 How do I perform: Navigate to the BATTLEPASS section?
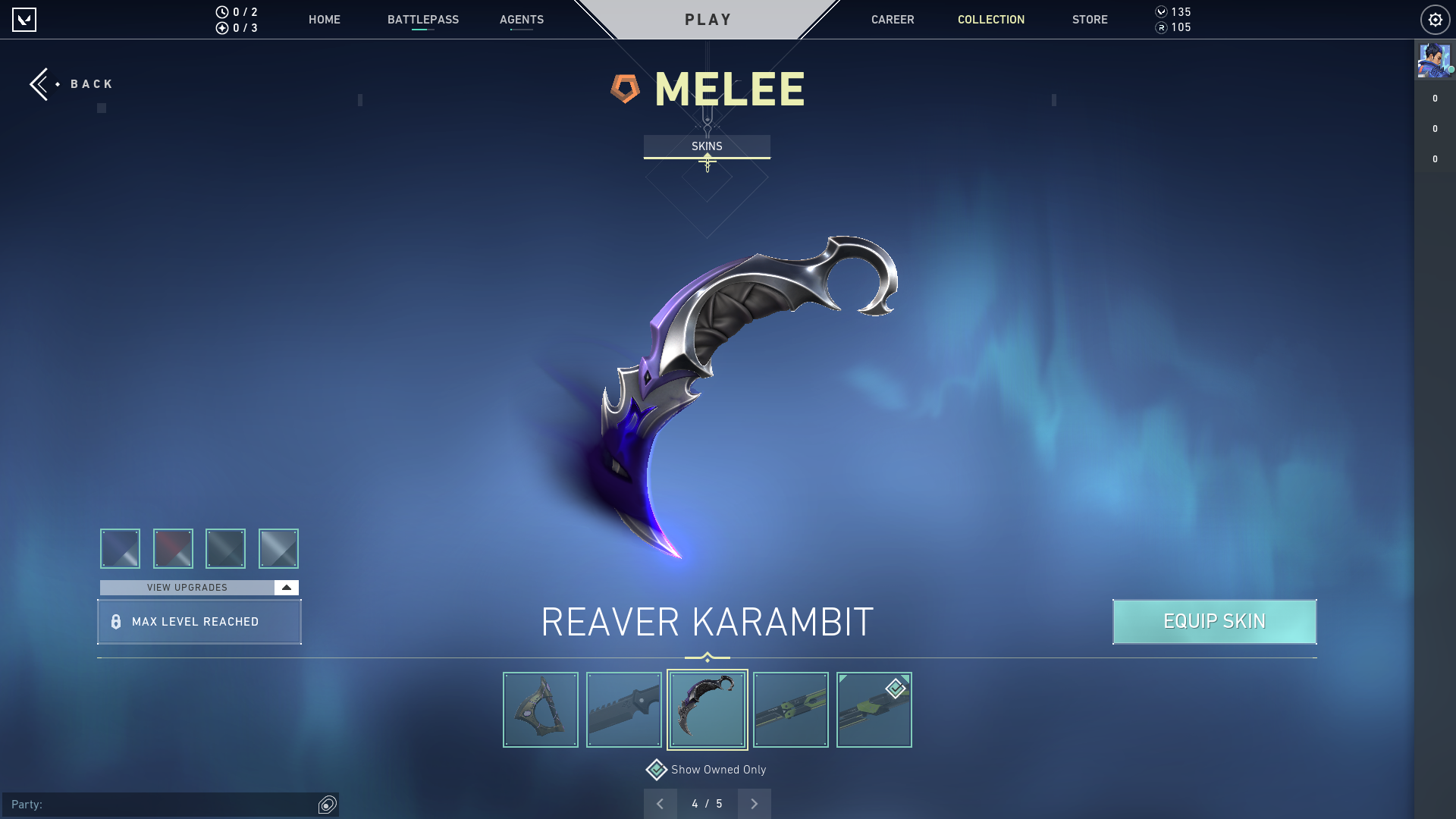click(x=424, y=20)
